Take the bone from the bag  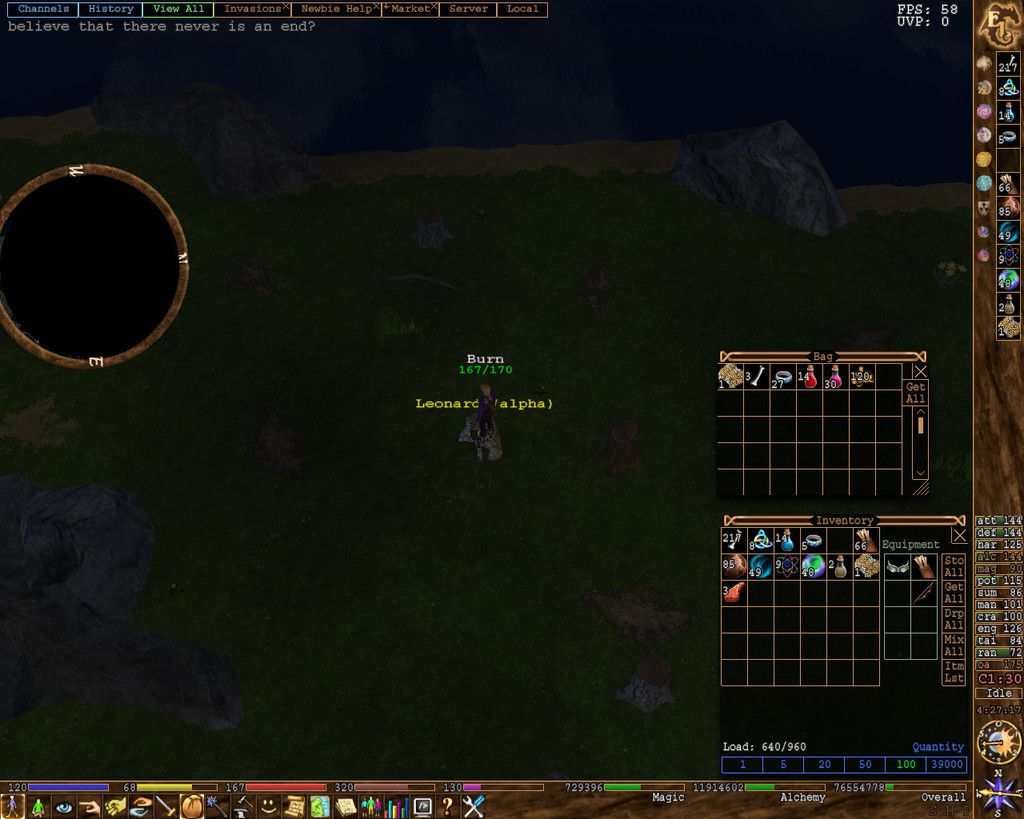(x=756, y=377)
